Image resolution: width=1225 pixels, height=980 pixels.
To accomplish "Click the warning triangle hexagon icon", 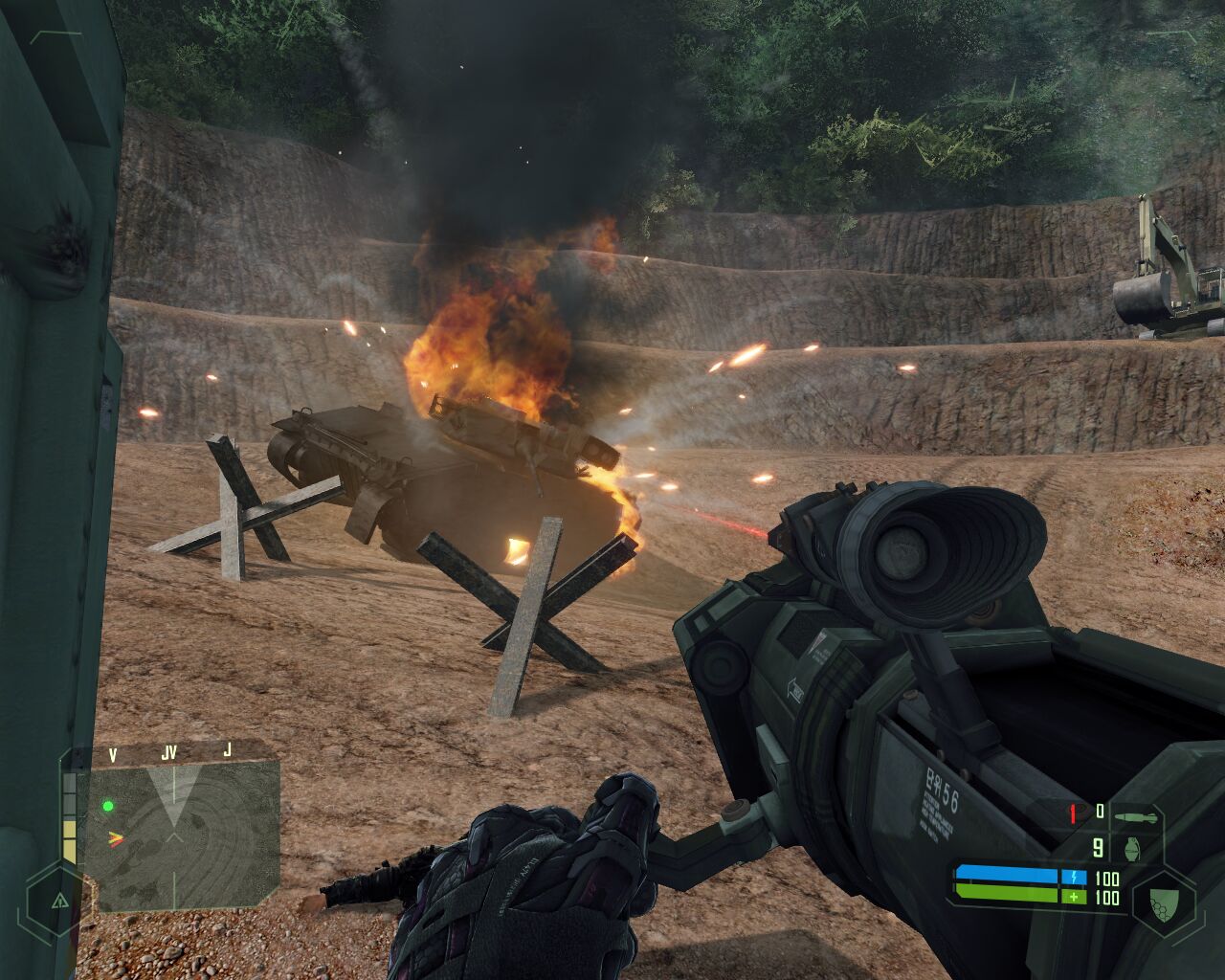I will (59, 901).
